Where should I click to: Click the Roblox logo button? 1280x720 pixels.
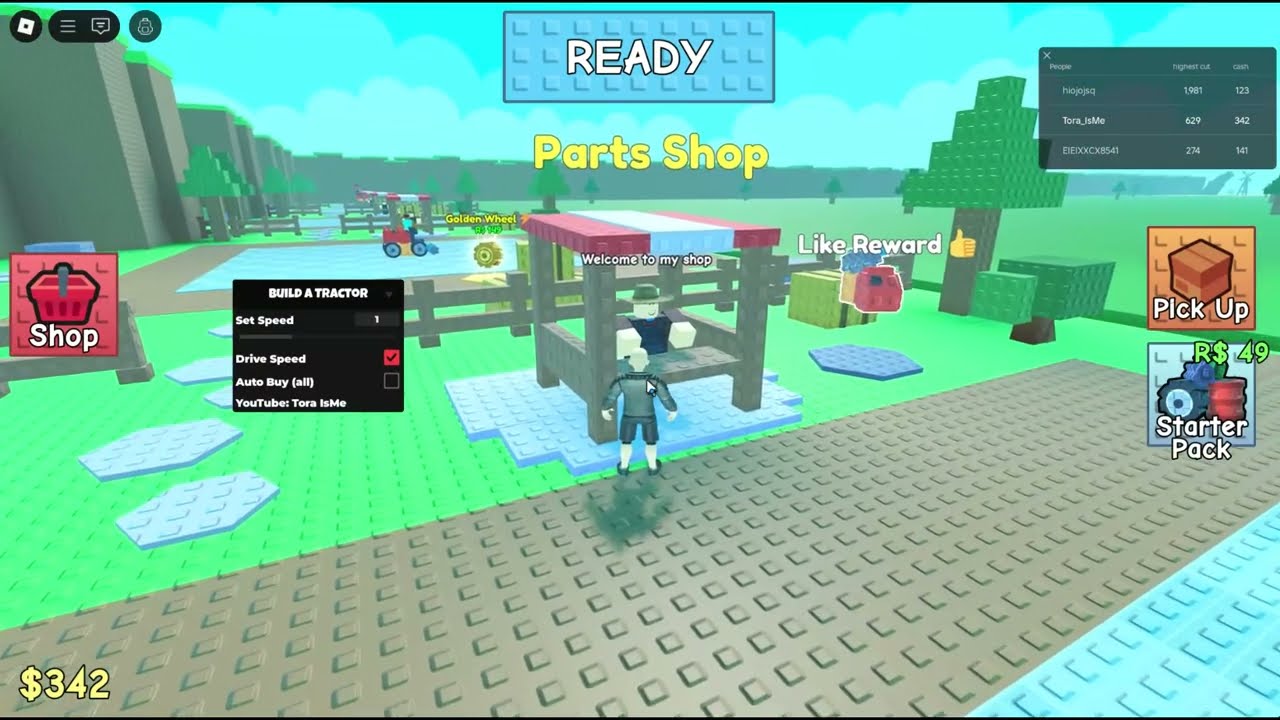pyautogui.click(x=24, y=25)
